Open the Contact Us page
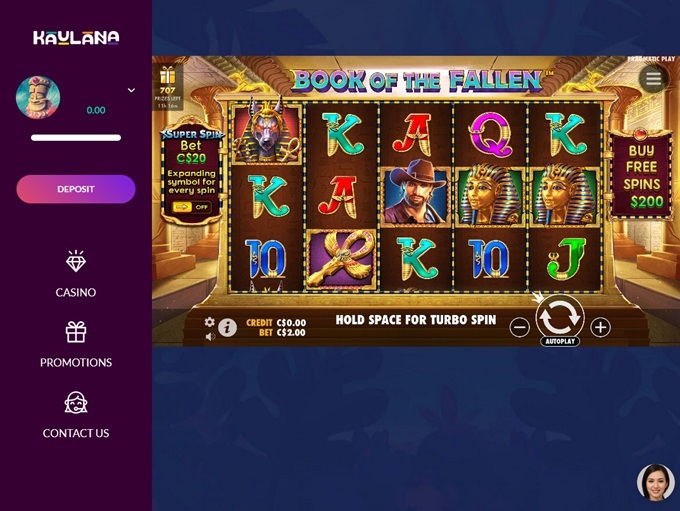The height and width of the screenshot is (511, 680). [x=76, y=415]
